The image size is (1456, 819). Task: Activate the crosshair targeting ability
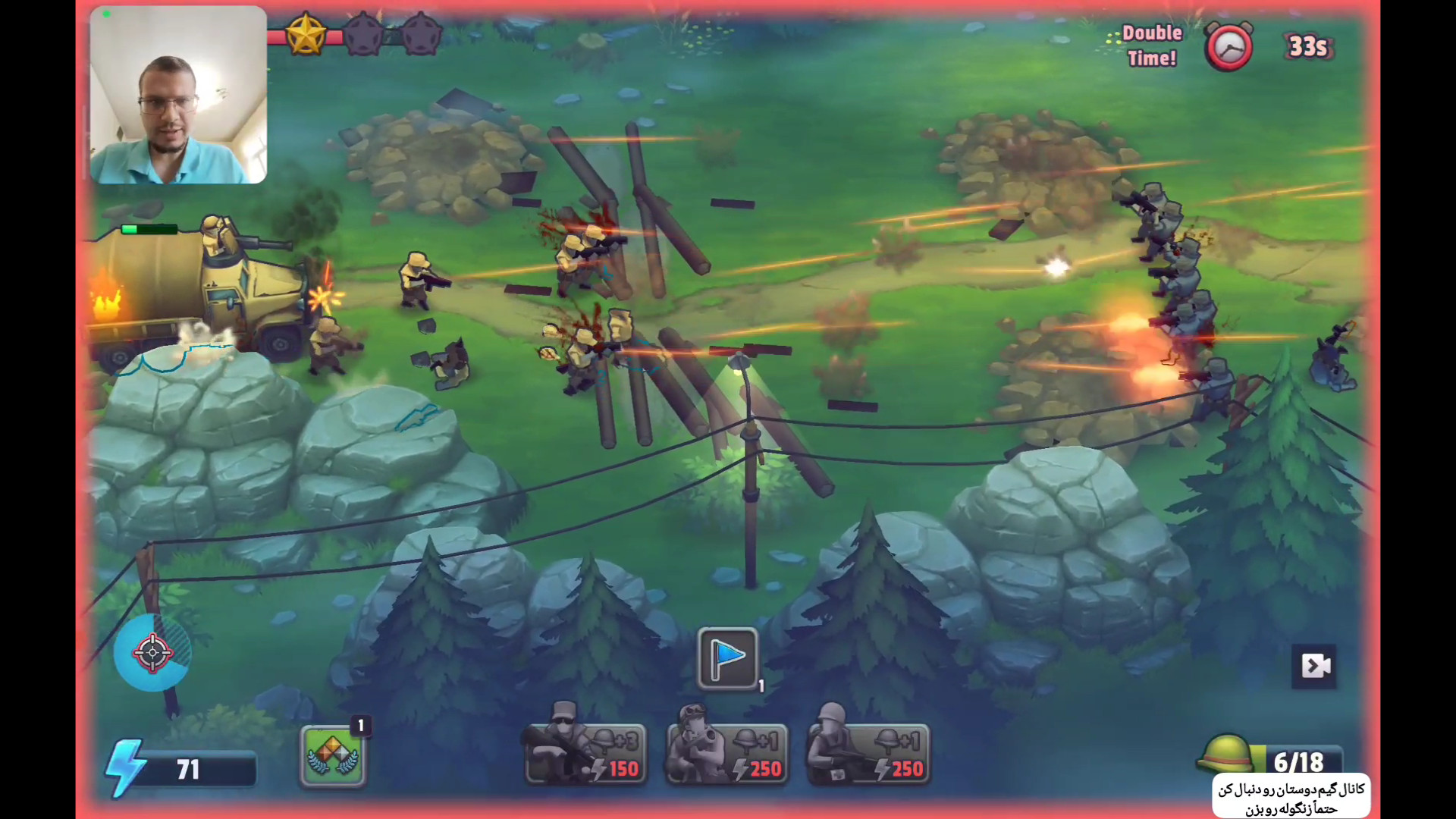[x=152, y=652]
